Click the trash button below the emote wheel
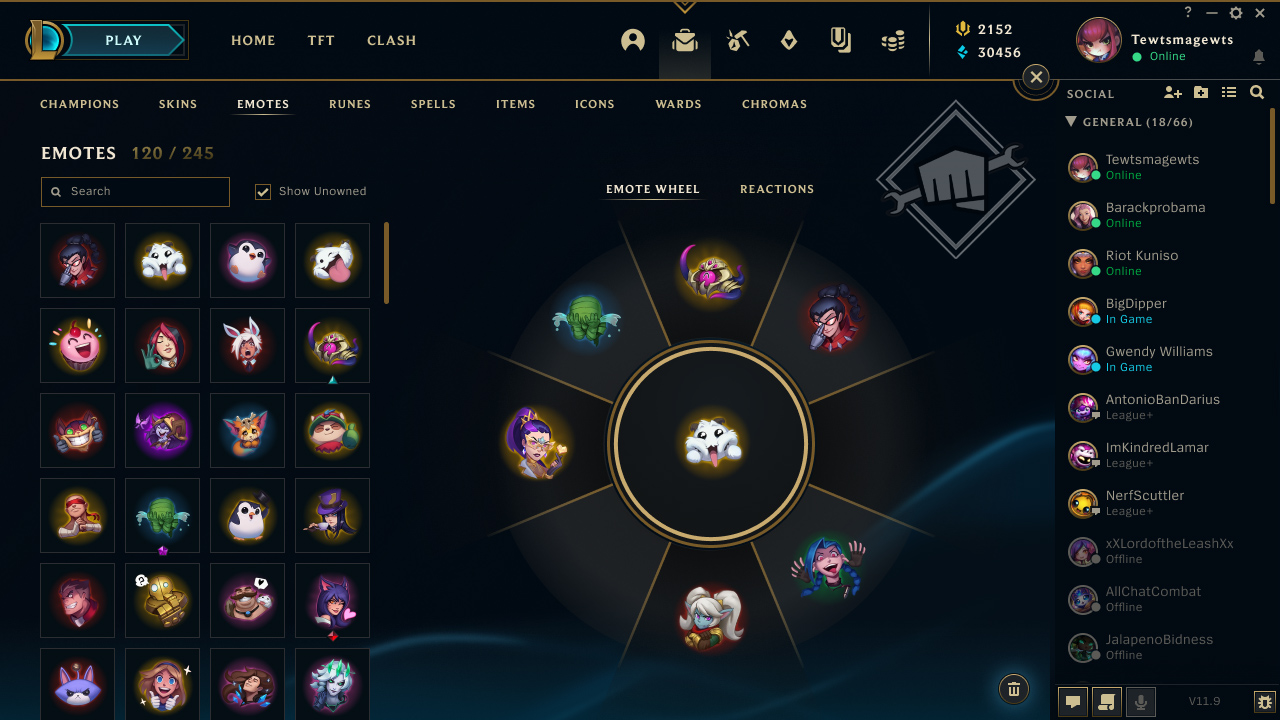The height and width of the screenshot is (720, 1280). click(x=1013, y=689)
